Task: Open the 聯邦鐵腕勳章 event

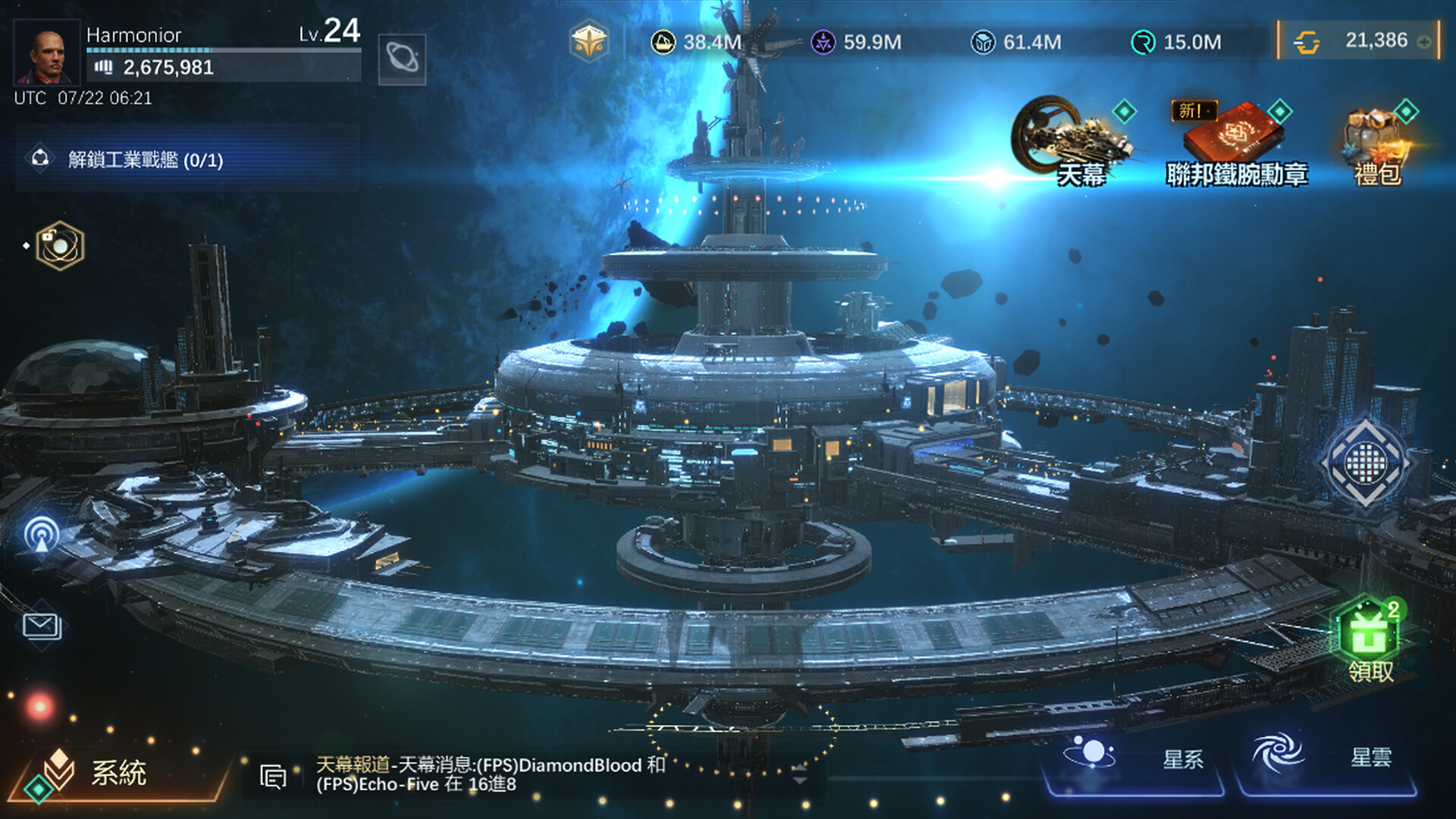Action: [1237, 144]
